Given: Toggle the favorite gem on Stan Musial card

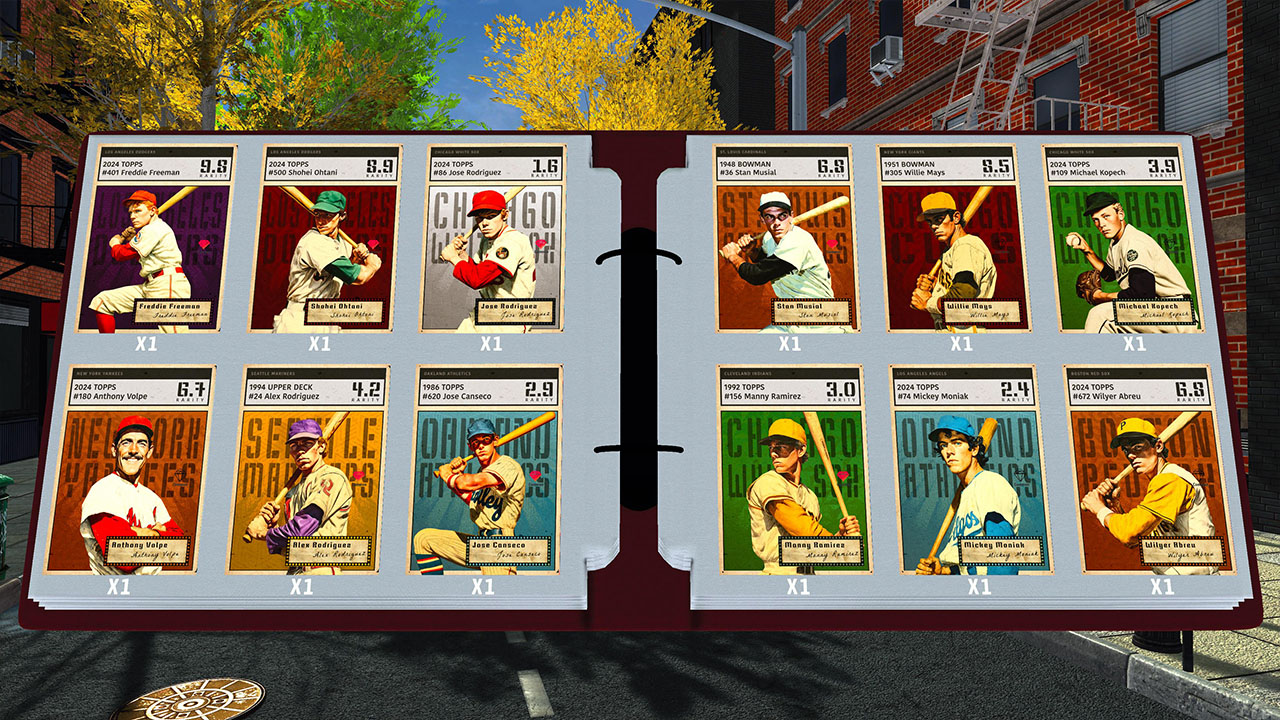Looking at the screenshot, I should (832, 243).
